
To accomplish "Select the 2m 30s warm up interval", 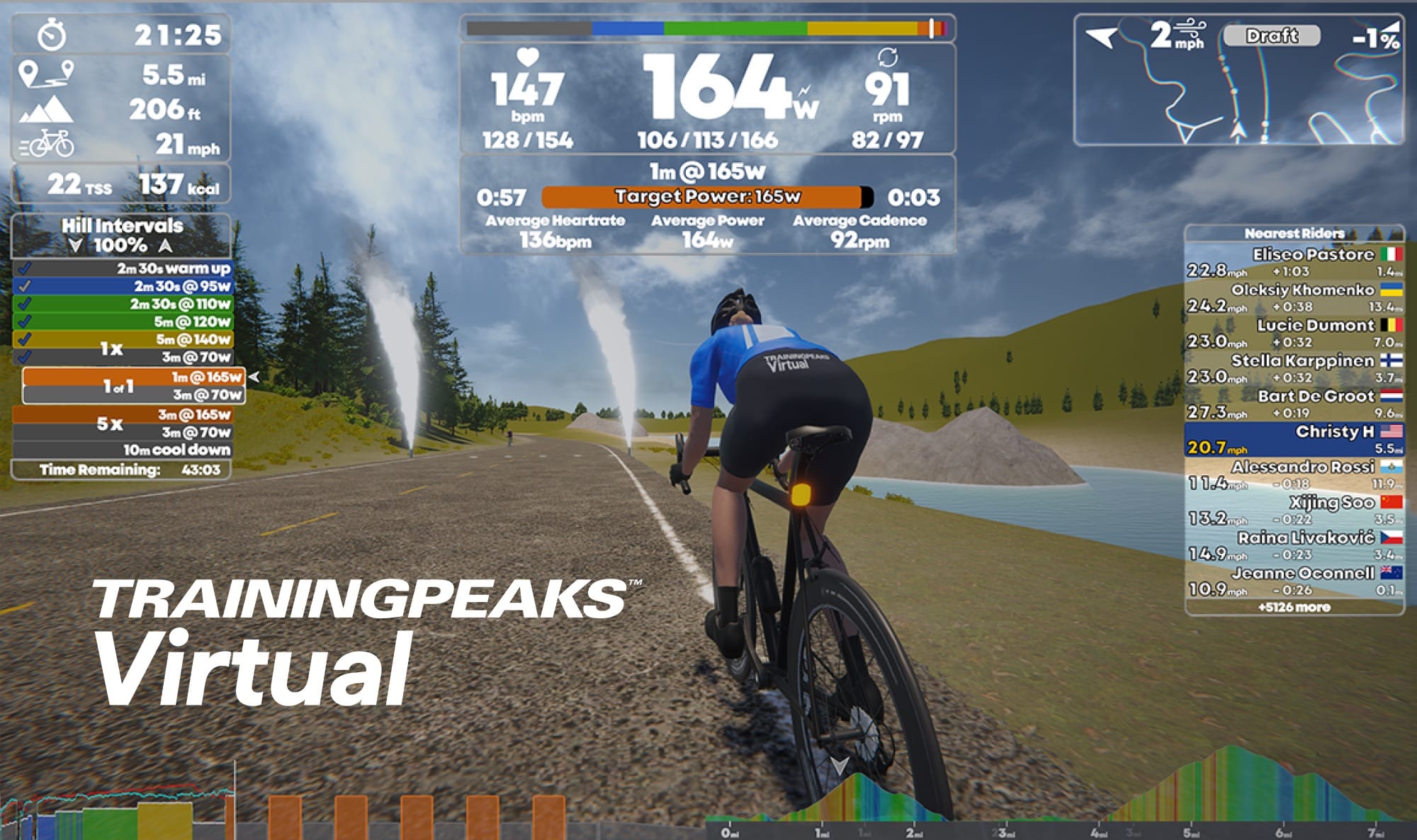I will click(122, 268).
